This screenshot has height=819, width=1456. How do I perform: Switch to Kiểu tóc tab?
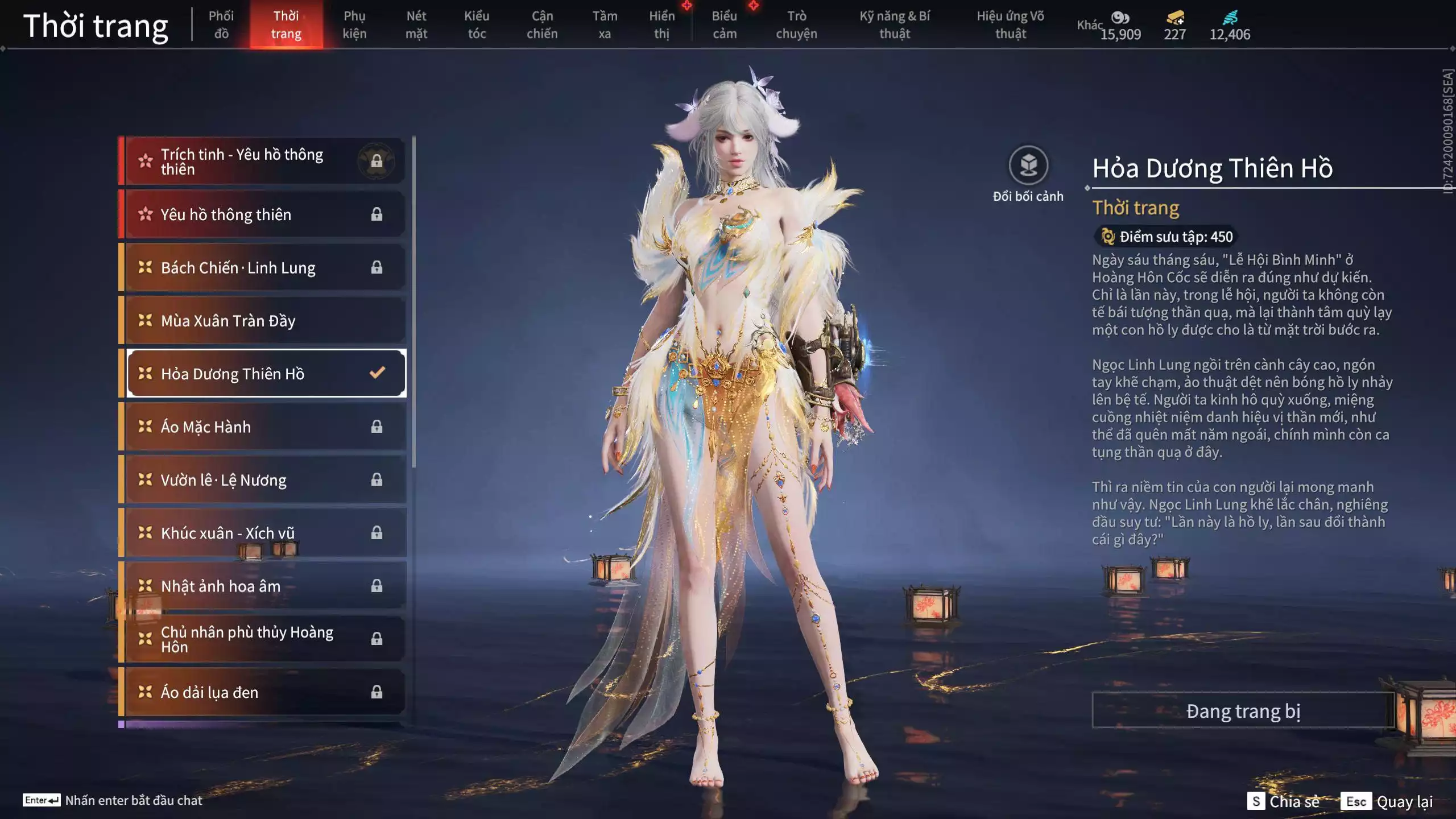pyautogui.click(x=477, y=24)
